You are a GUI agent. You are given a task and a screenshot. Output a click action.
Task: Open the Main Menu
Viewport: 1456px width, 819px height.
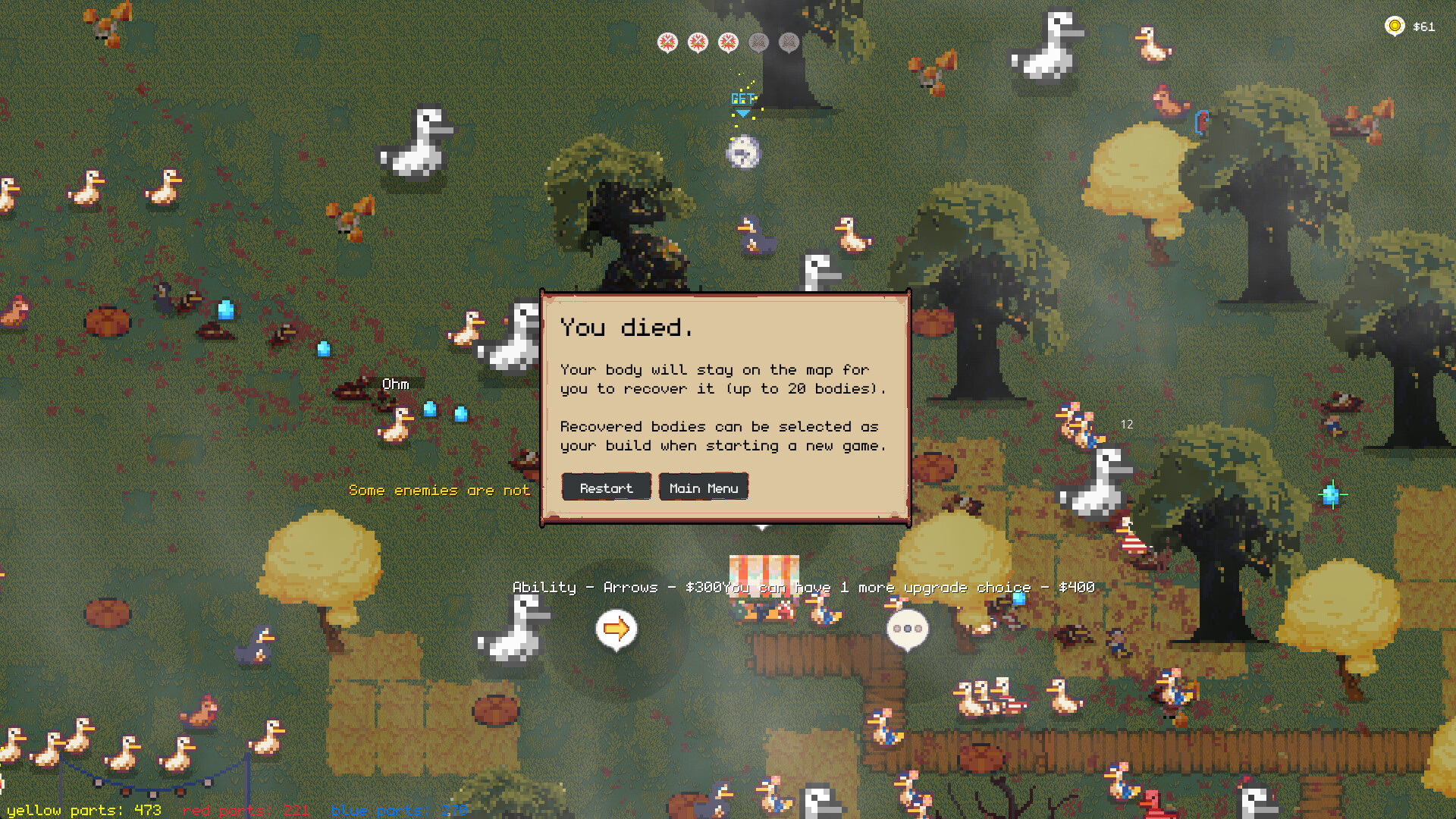coord(703,487)
